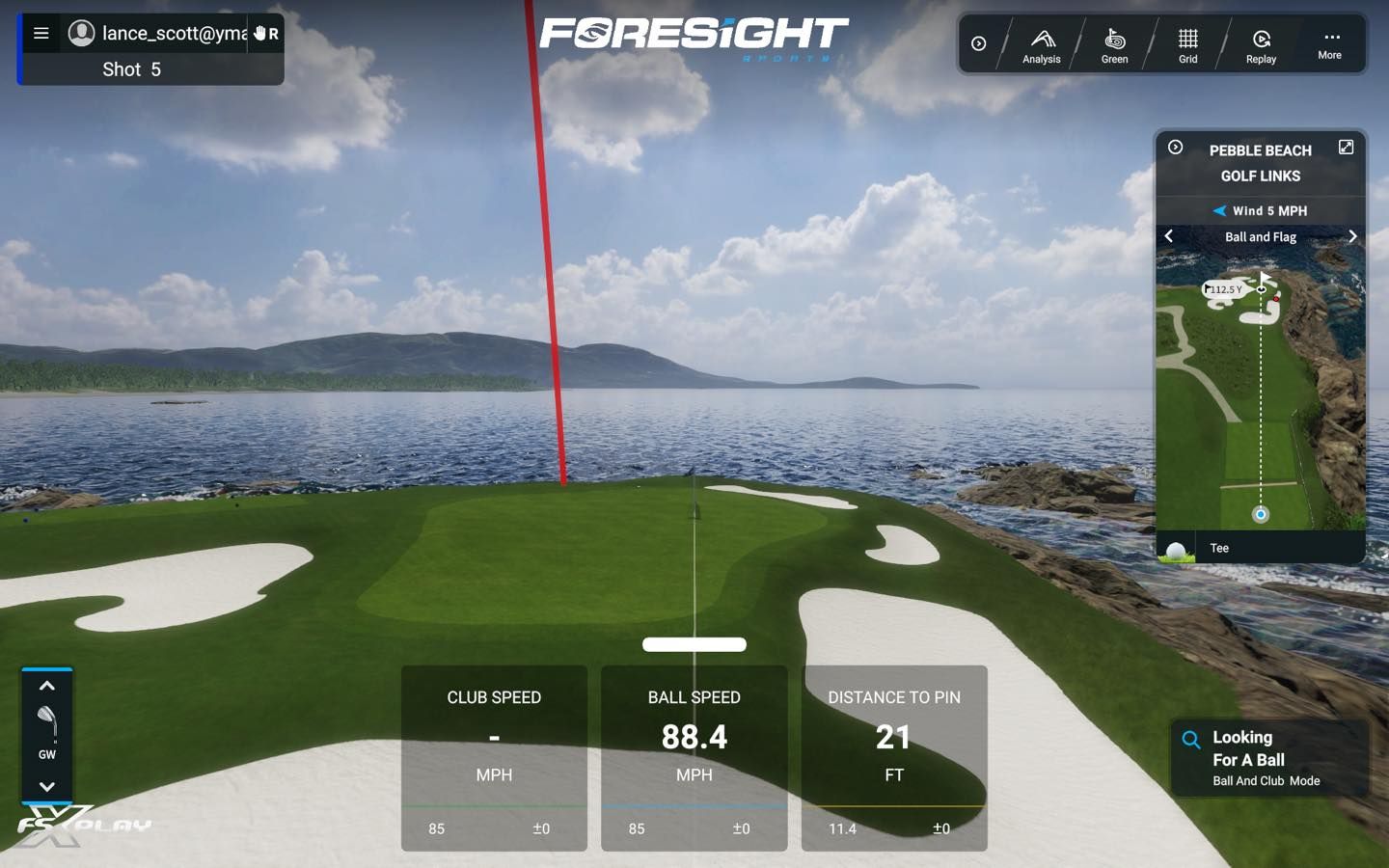Viewport: 1389px width, 868px height.
Task: Click the 112.5 Y distance marker on minimap
Action: coord(1223,288)
